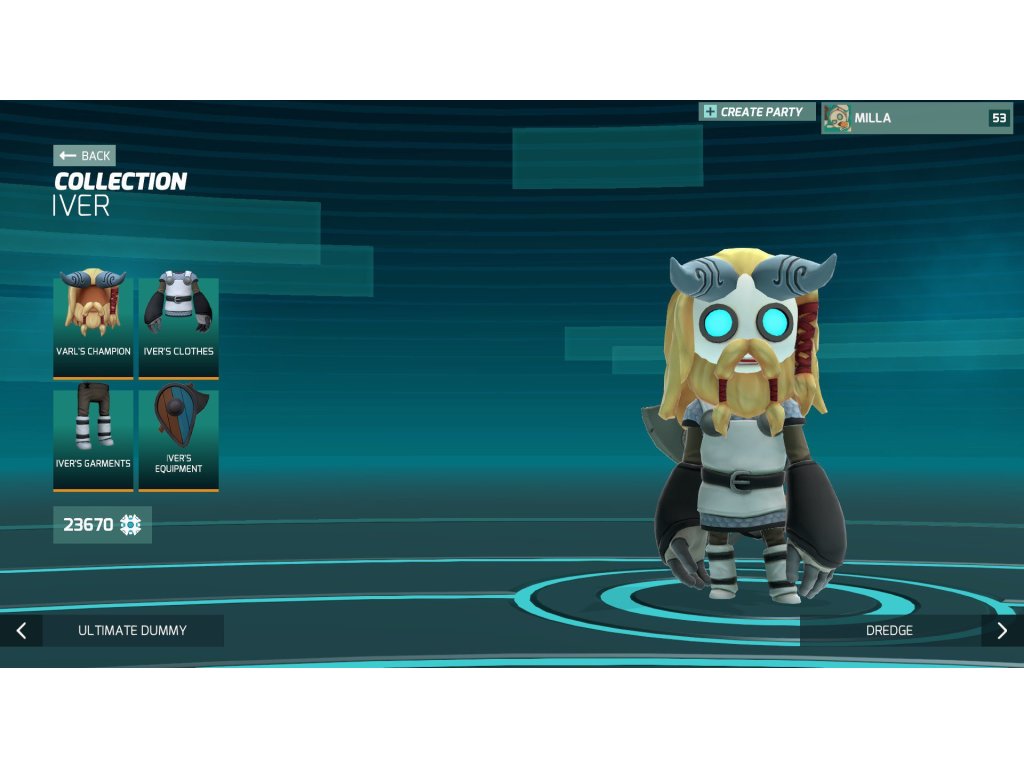Go back using the Back button
This screenshot has width=1024, height=768.
[x=85, y=155]
